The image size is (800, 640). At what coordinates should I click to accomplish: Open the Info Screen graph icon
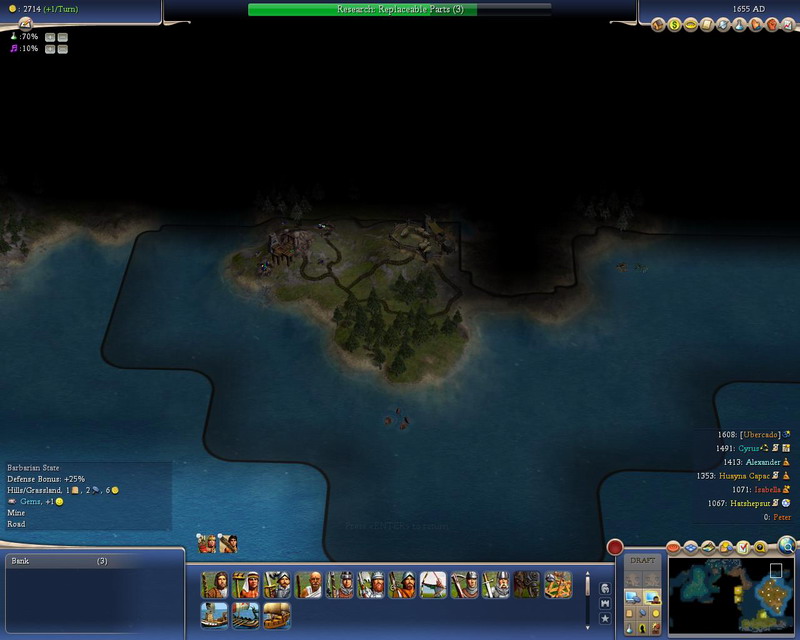[x=786, y=25]
